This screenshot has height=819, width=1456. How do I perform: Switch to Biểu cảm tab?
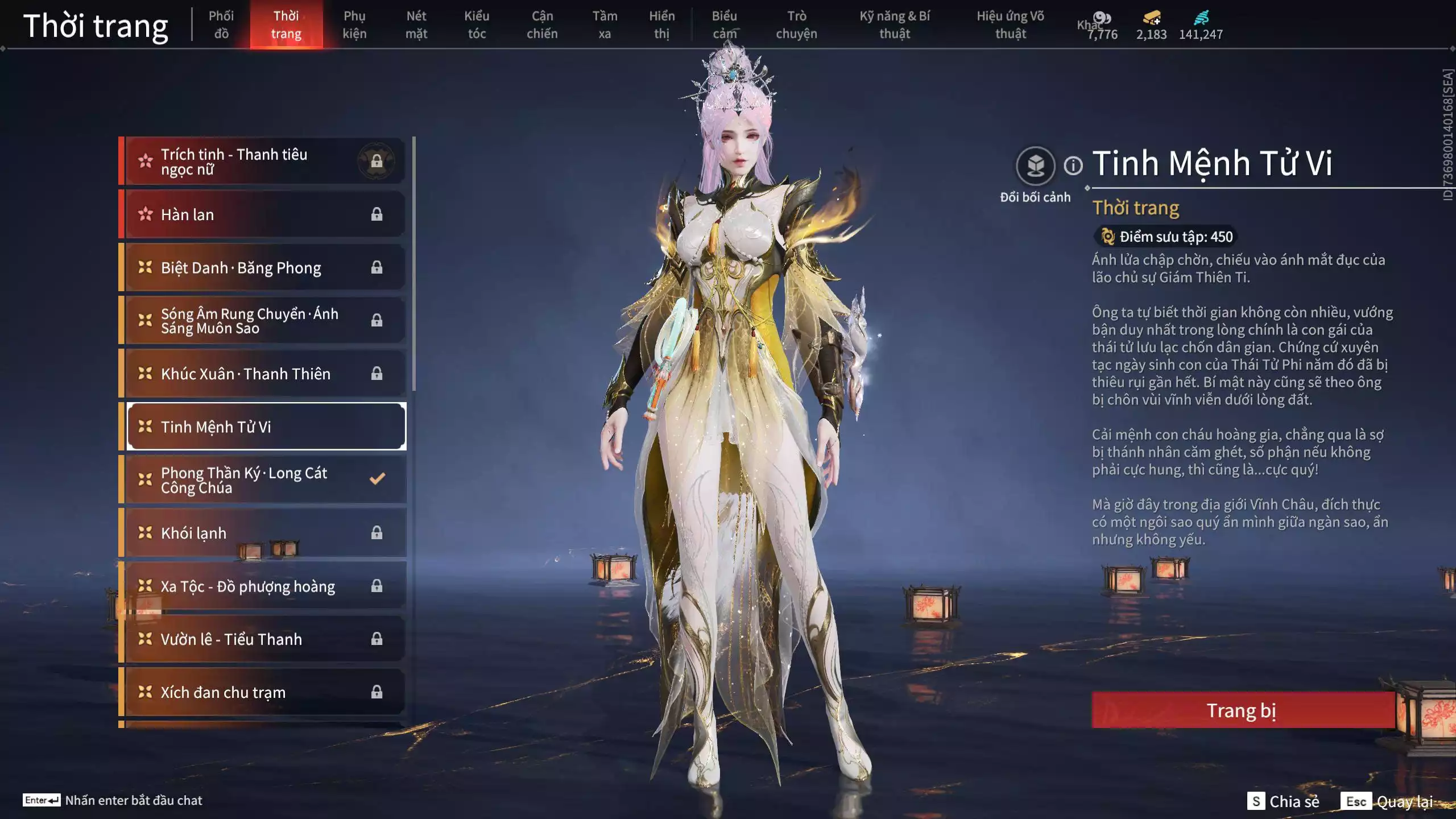[x=725, y=25]
